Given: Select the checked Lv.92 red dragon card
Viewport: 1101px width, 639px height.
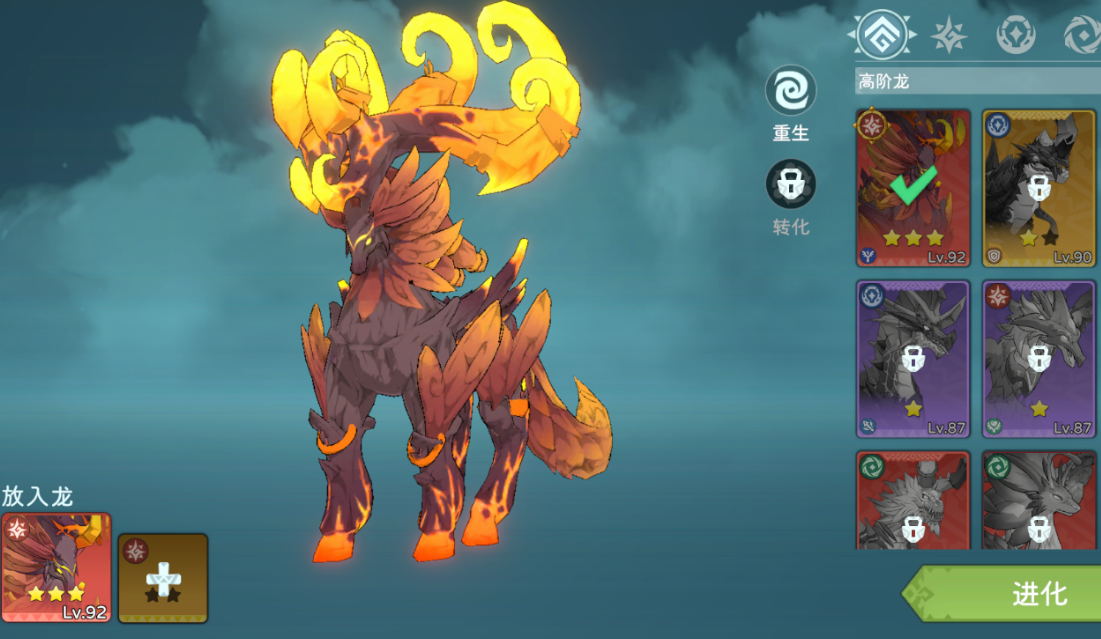Looking at the screenshot, I should point(913,188).
